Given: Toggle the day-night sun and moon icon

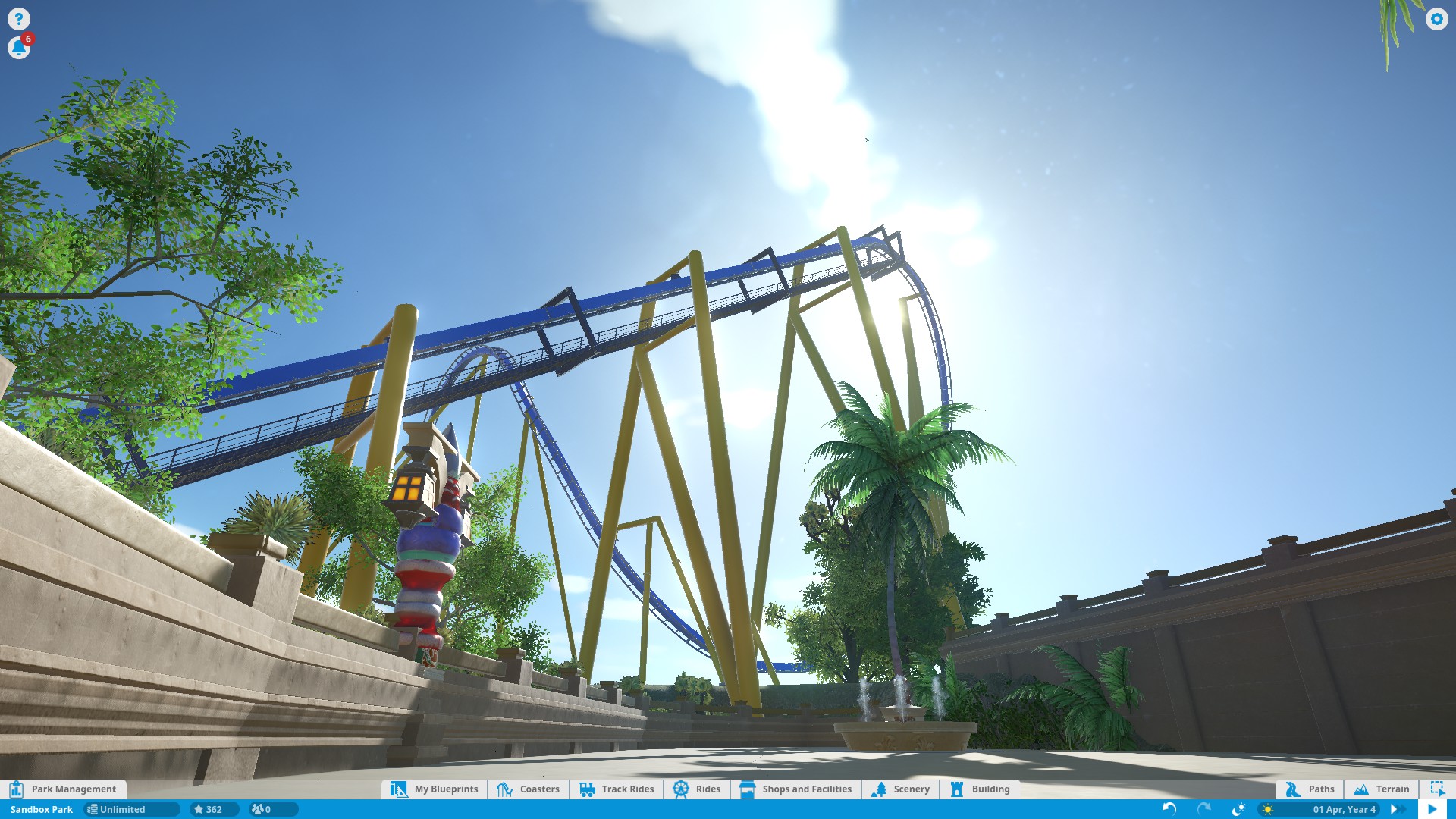Looking at the screenshot, I should click(x=1239, y=809).
